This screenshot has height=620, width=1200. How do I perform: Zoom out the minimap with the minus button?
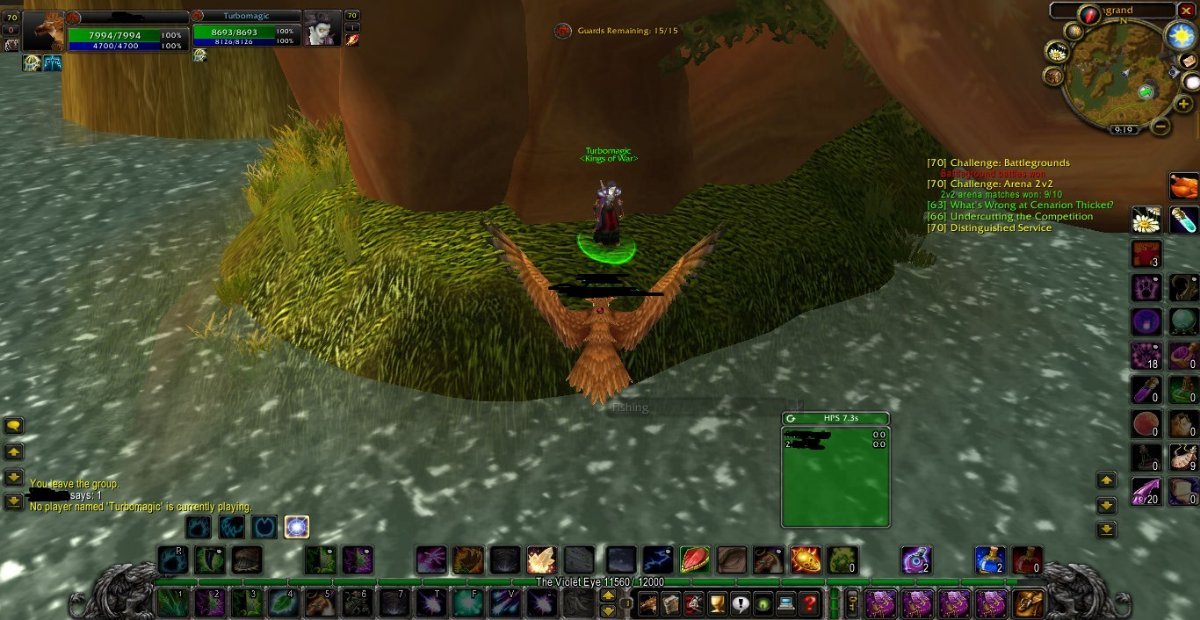point(1160,127)
